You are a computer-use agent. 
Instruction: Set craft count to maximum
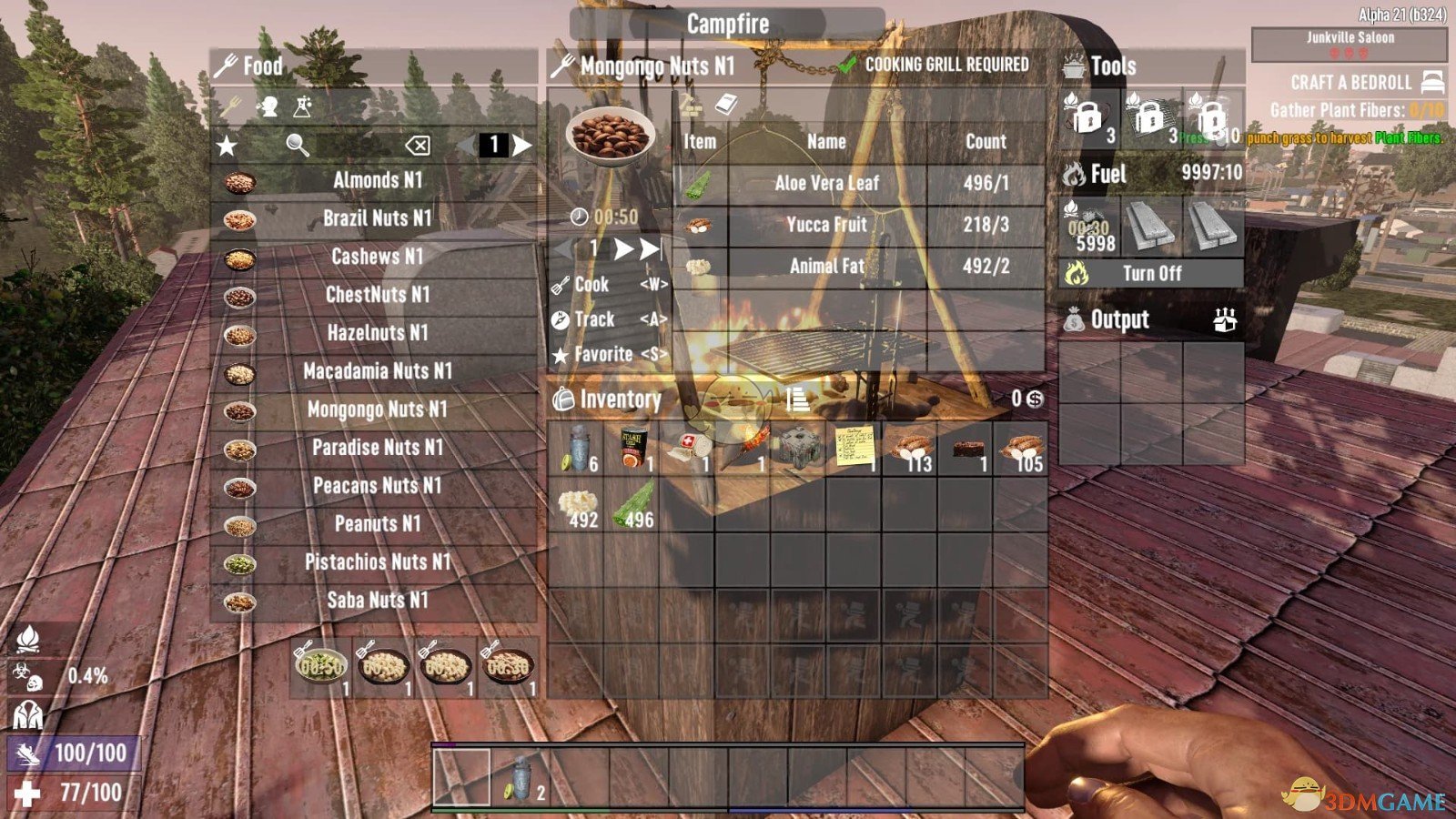pyautogui.click(x=650, y=249)
